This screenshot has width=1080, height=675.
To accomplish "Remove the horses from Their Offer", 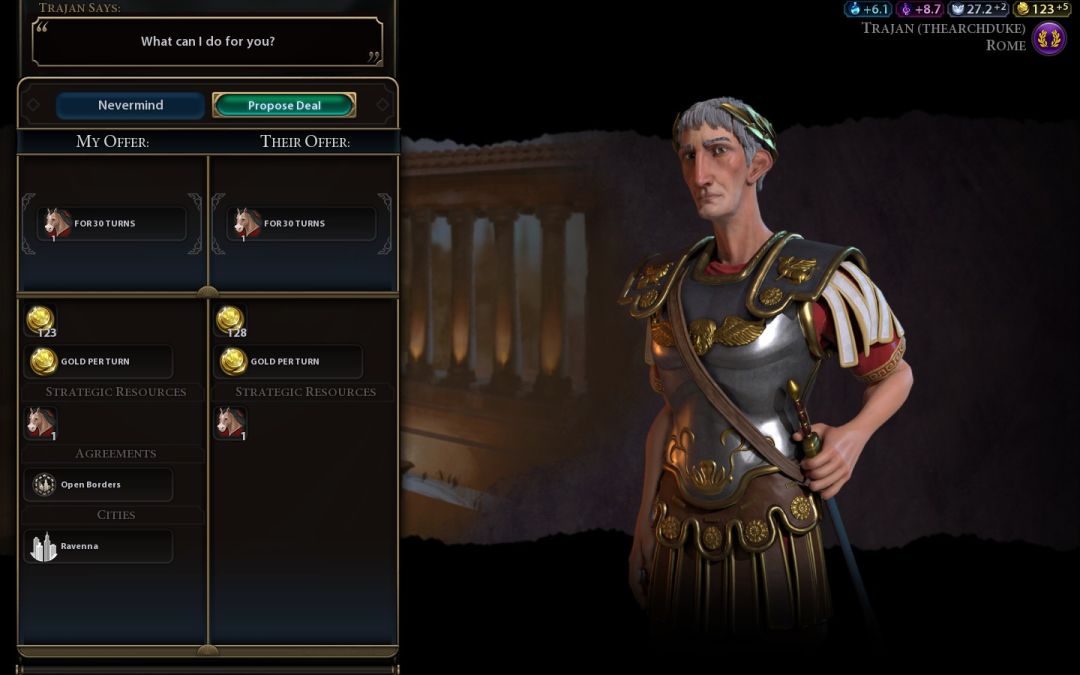I will coord(302,223).
